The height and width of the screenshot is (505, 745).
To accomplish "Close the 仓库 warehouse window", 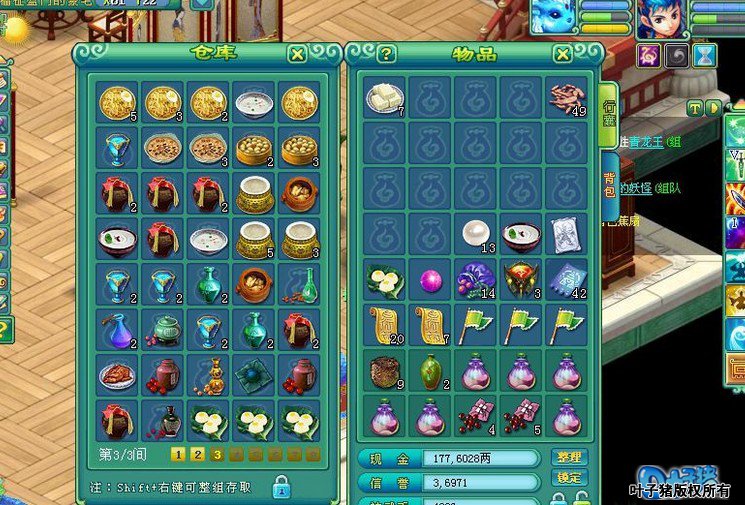I will coord(297,54).
